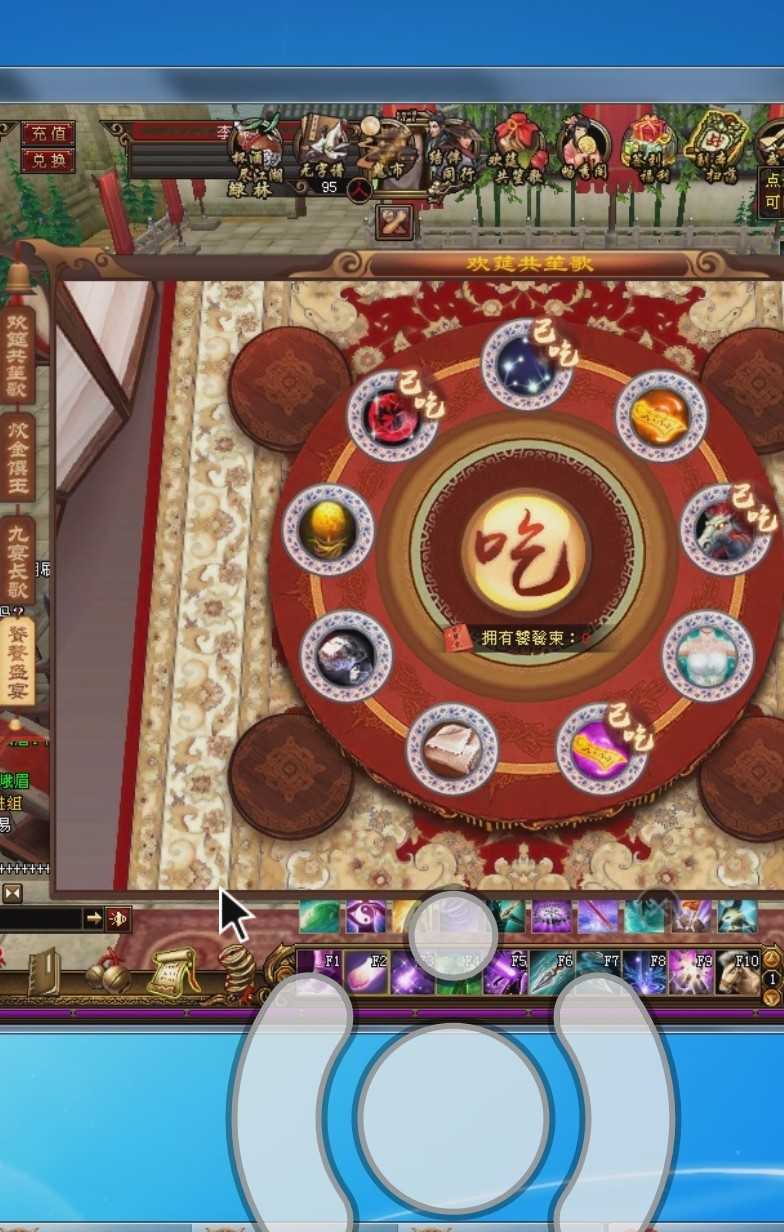Select the orange orb dish plate
This screenshot has width=784, height=1232.
tap(661, 416)
